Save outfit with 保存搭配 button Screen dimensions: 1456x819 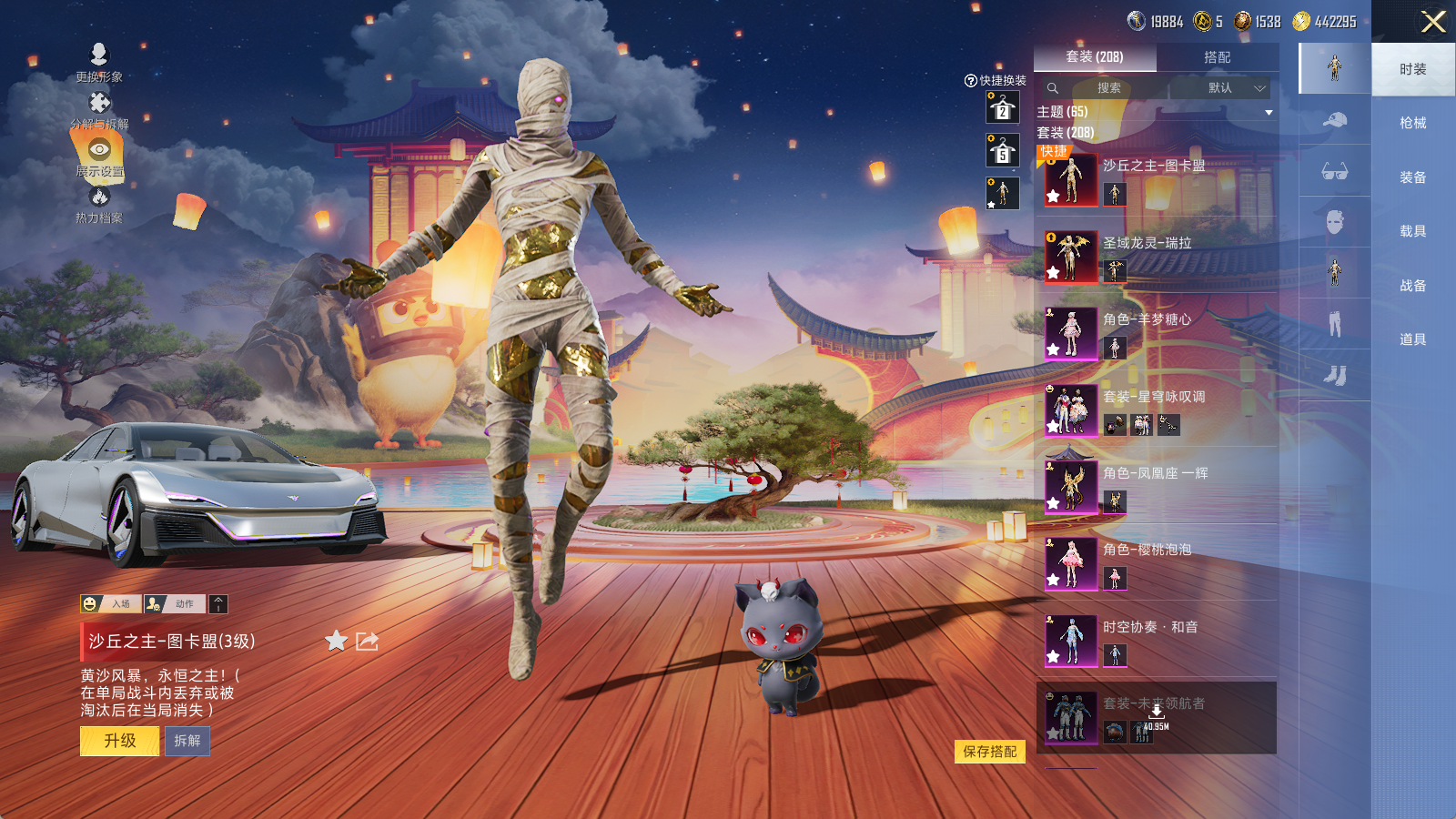tap(989, 752)
